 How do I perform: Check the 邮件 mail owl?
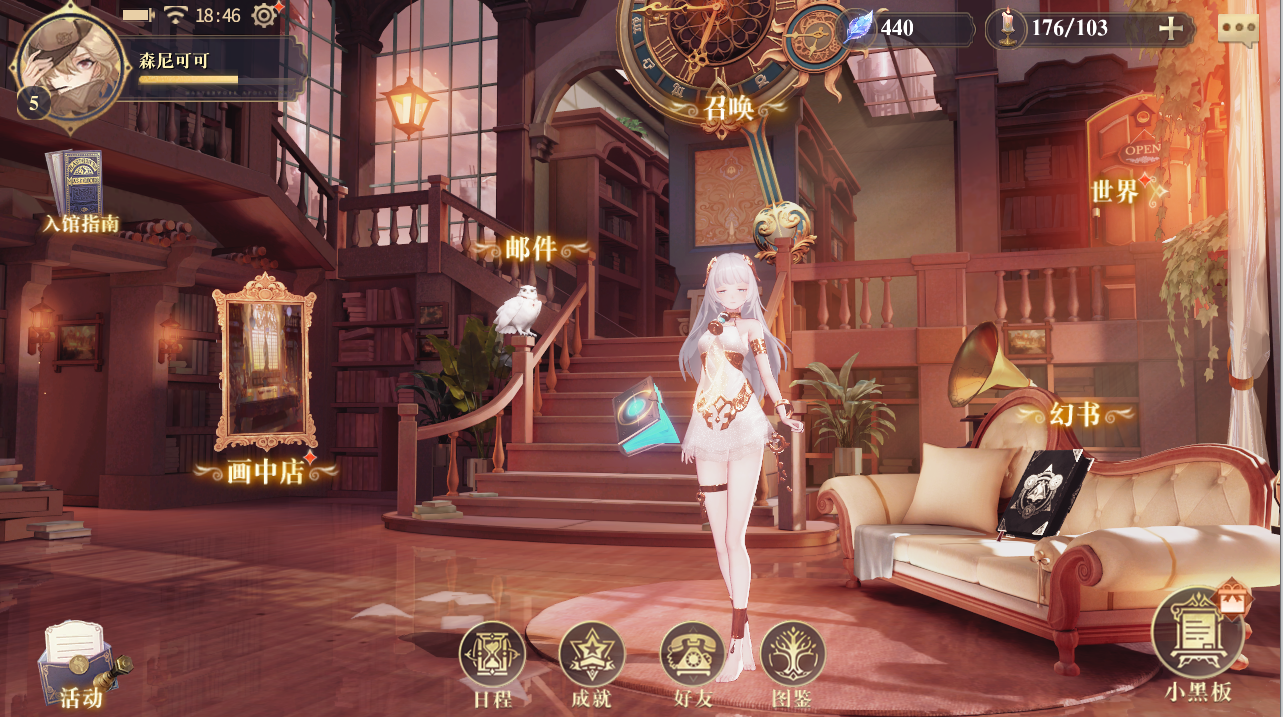[518, 308]
